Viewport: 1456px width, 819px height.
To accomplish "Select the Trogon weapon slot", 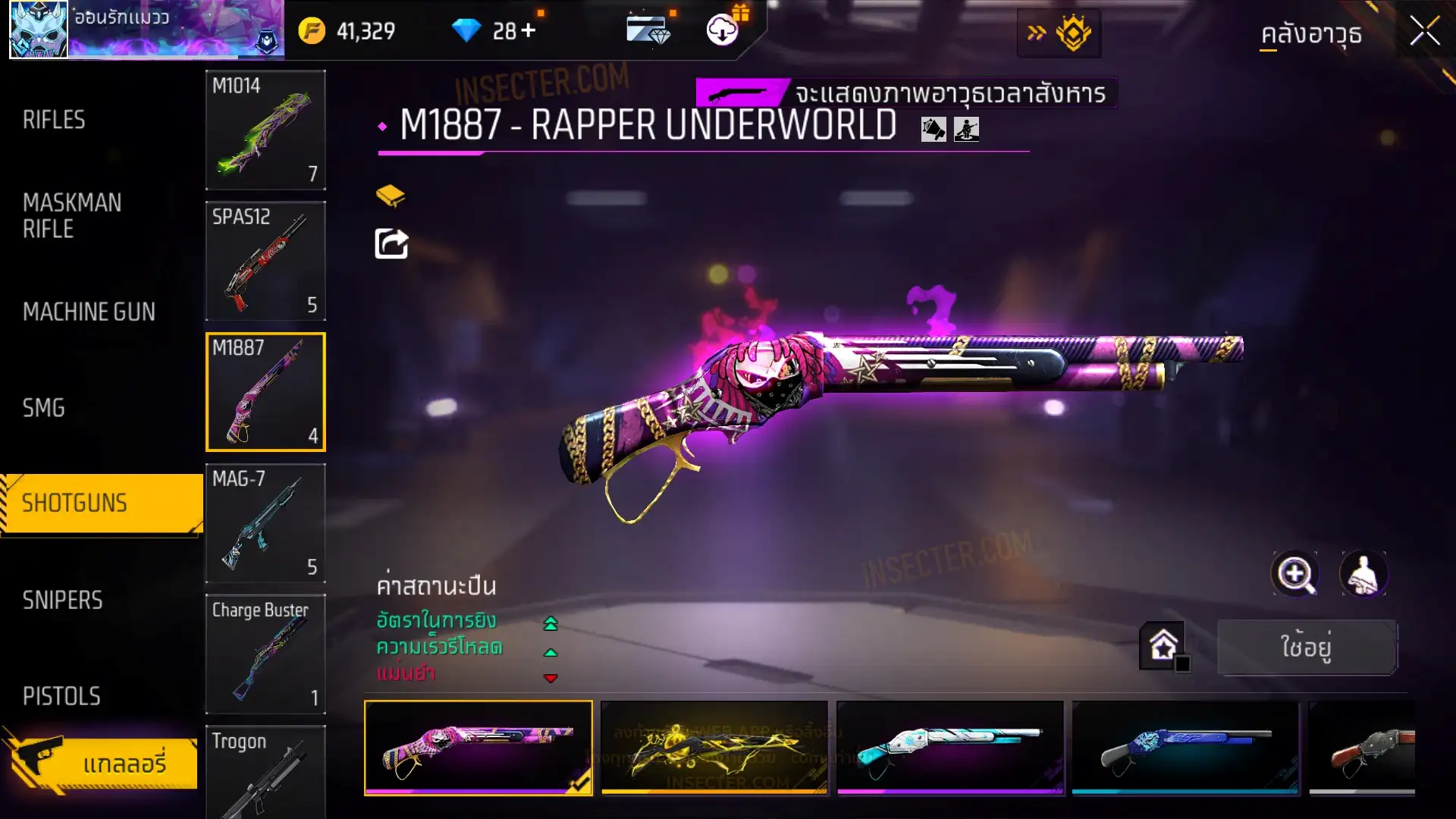I will click(265, 772).
